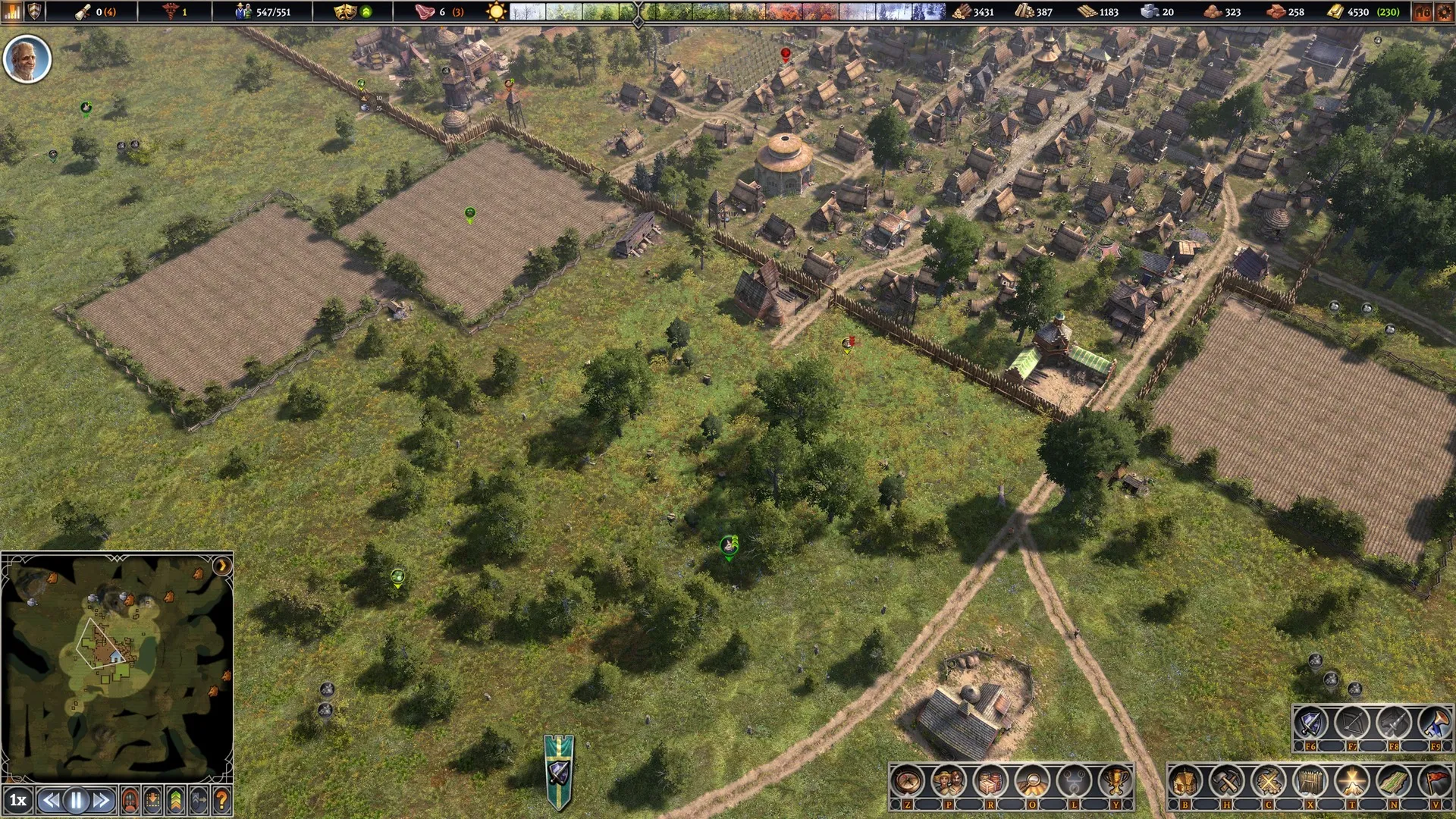Open the villagers population panel
Viewport: 1456px width, 819px height.
point(949,781)
